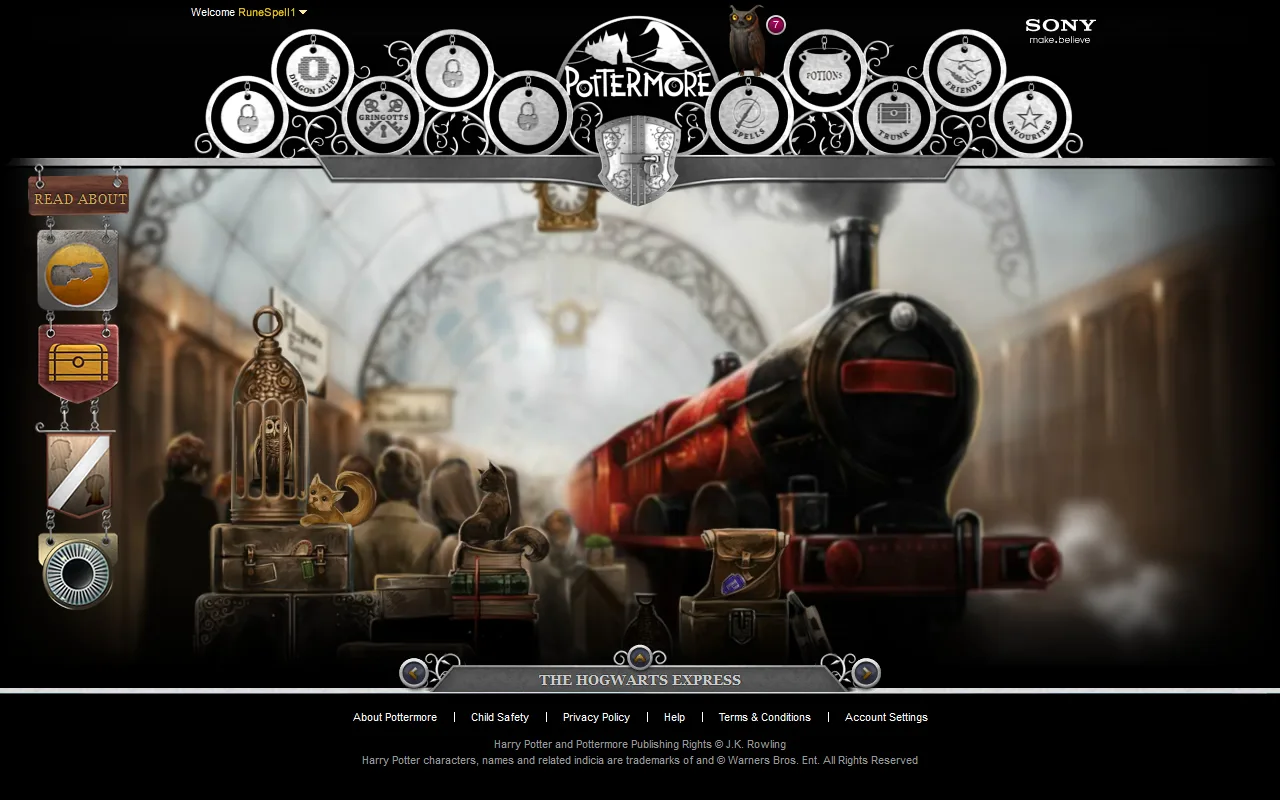This screenshot has height=800, width=1280.
Task: Open the Child Safety page
Action: 500,717
